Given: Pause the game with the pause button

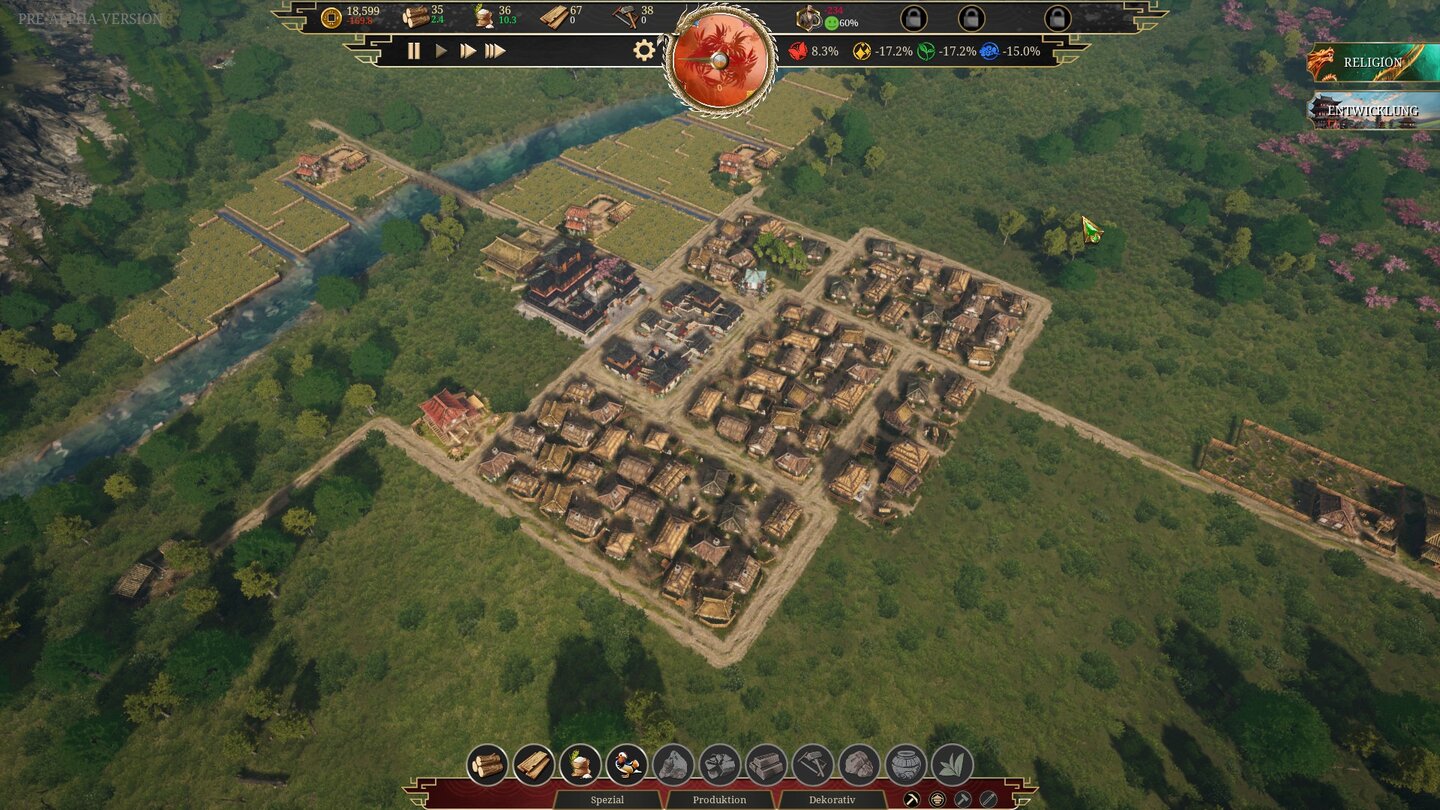Looking at the screenshot, I should pos(414,48).
